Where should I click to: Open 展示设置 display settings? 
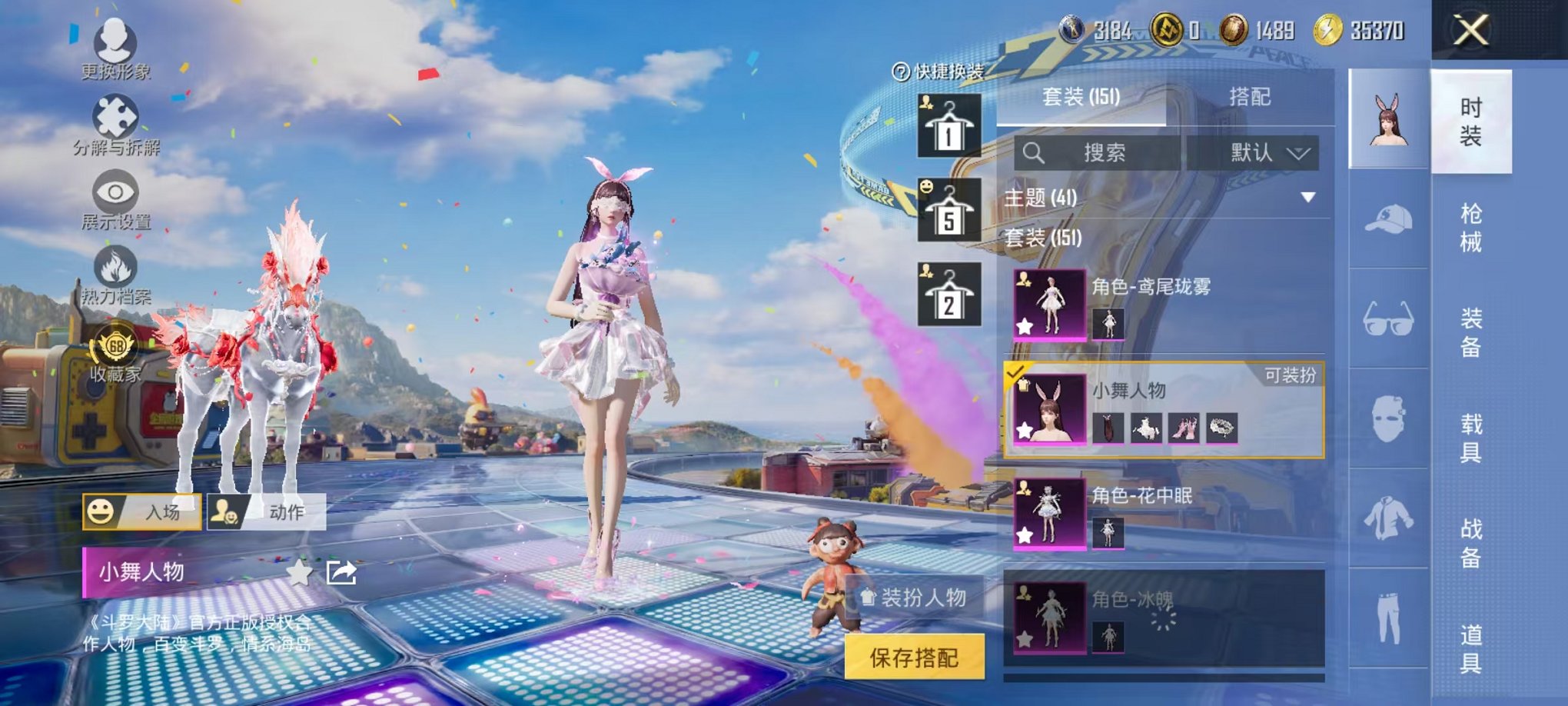(x=114, y=198)
